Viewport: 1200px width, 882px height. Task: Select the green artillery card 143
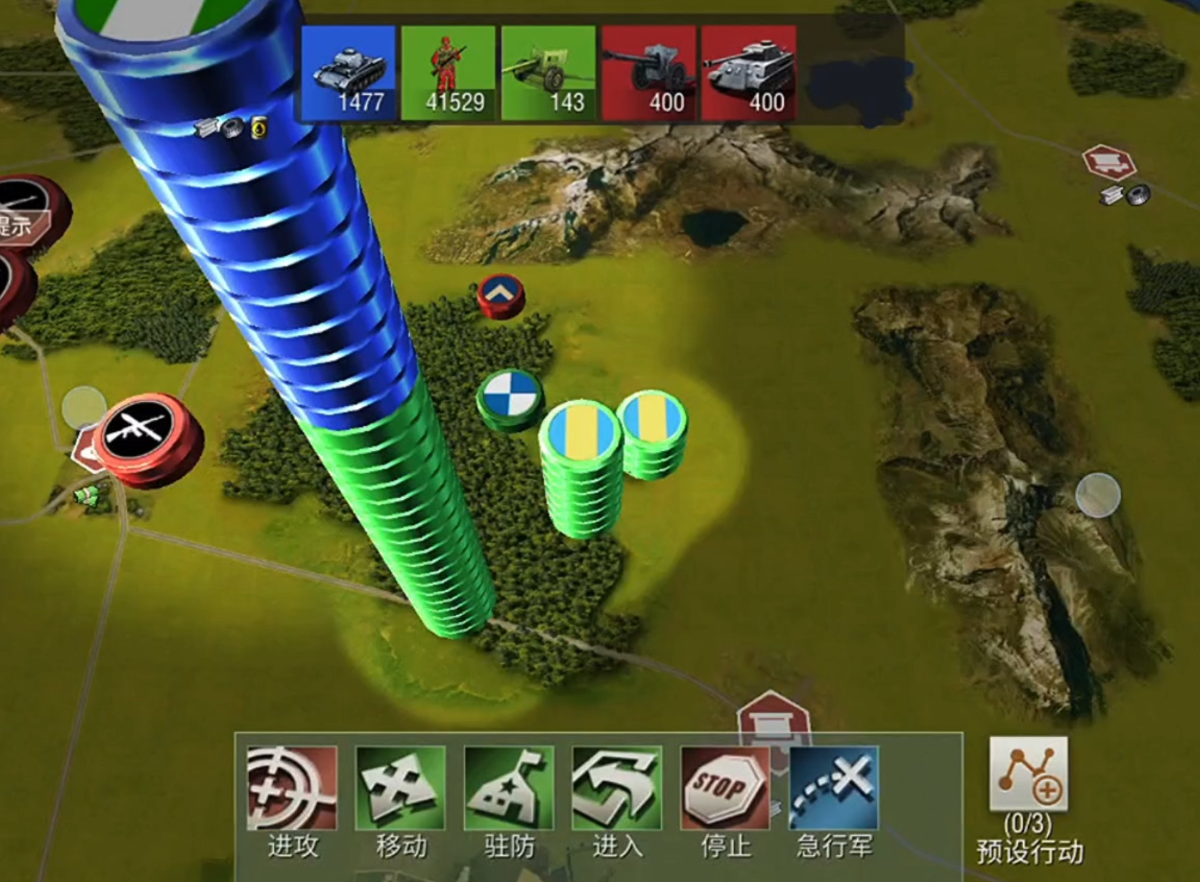click(x=548, y=73)
